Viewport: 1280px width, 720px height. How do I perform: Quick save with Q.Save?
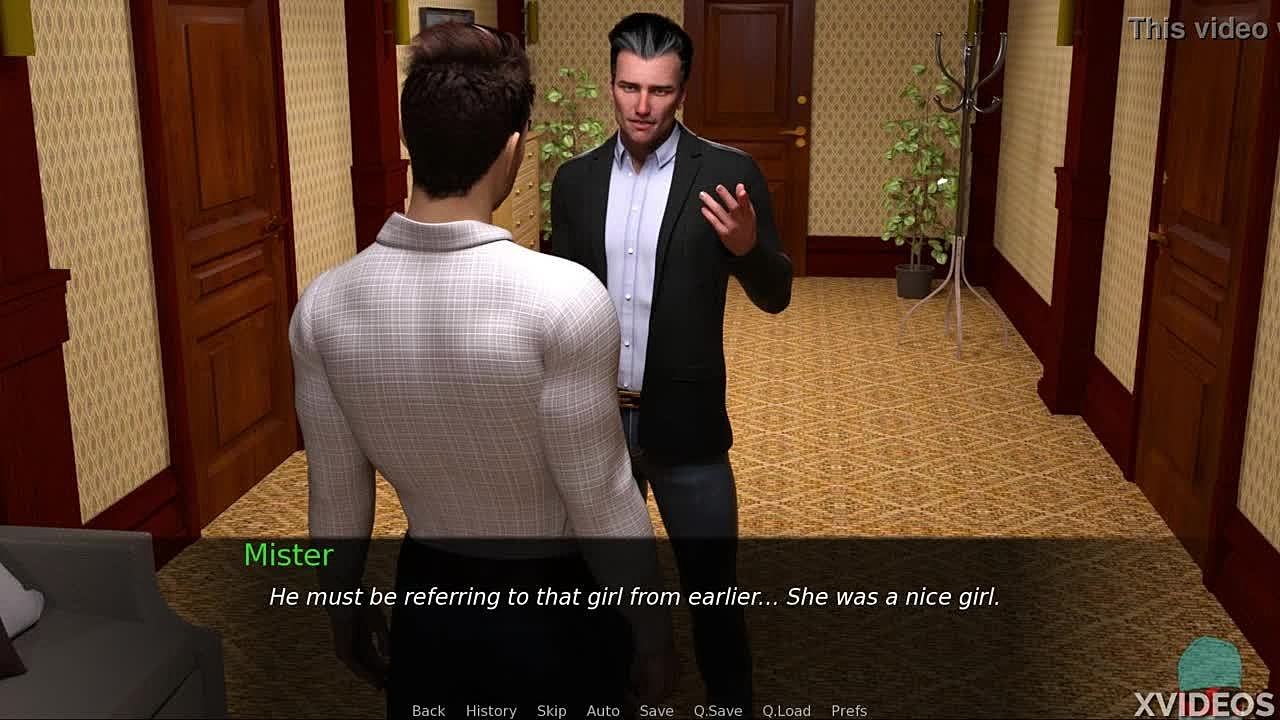[x=718, y=710]
